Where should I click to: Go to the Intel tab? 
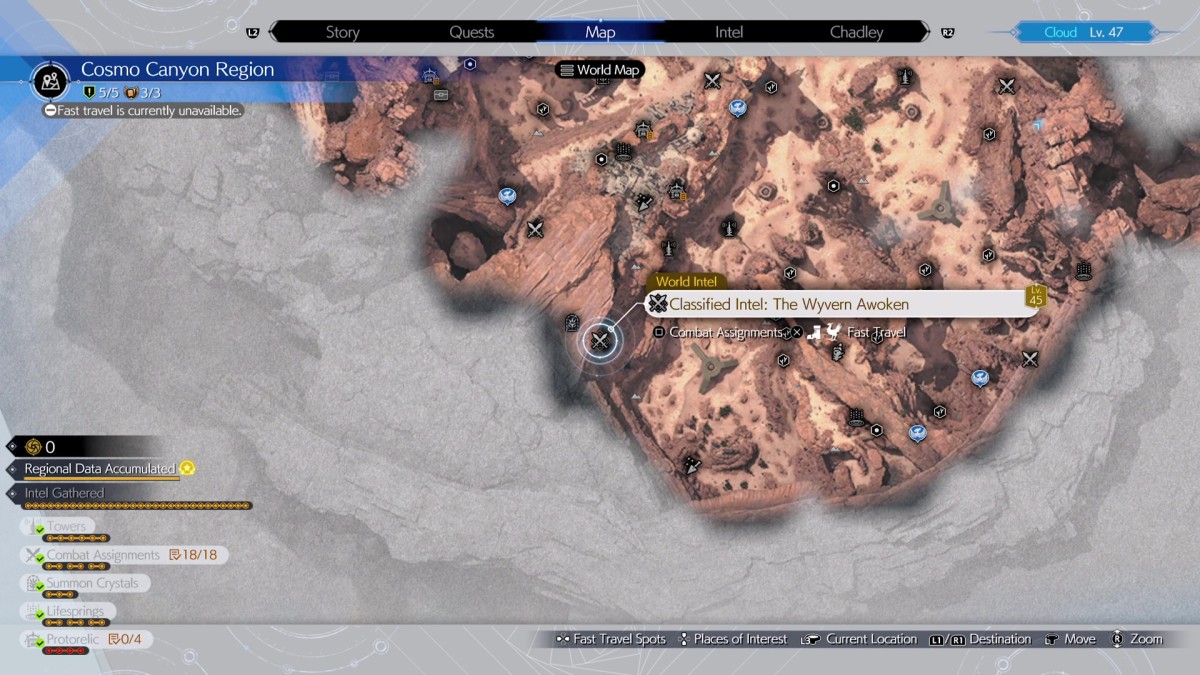click(729, 32)
